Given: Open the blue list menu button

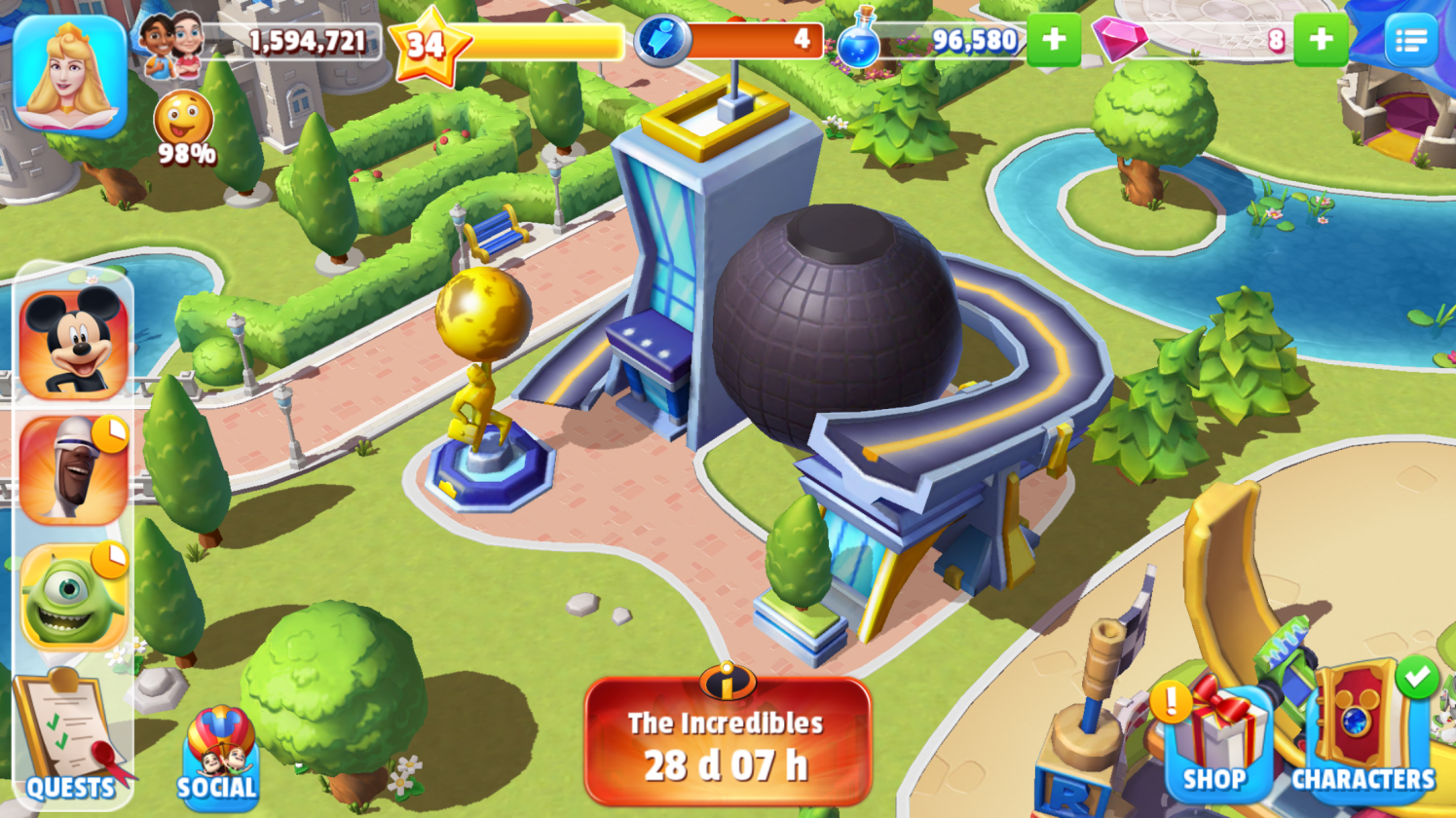Looking at the screenshot, I should [x=1410, y=40].
